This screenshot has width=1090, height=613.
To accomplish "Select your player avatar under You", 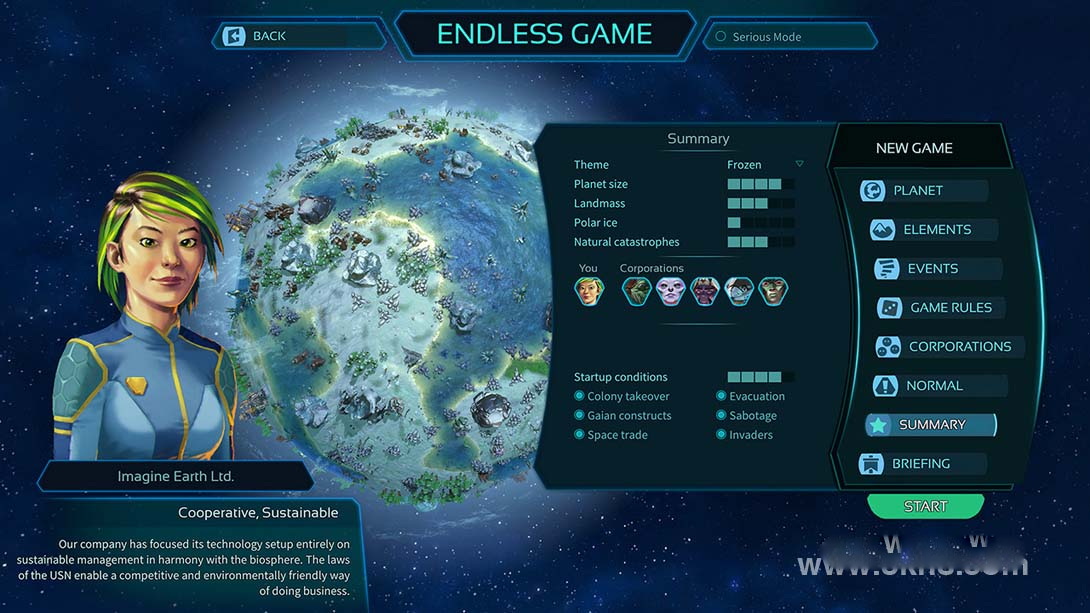I will (588, 291).
